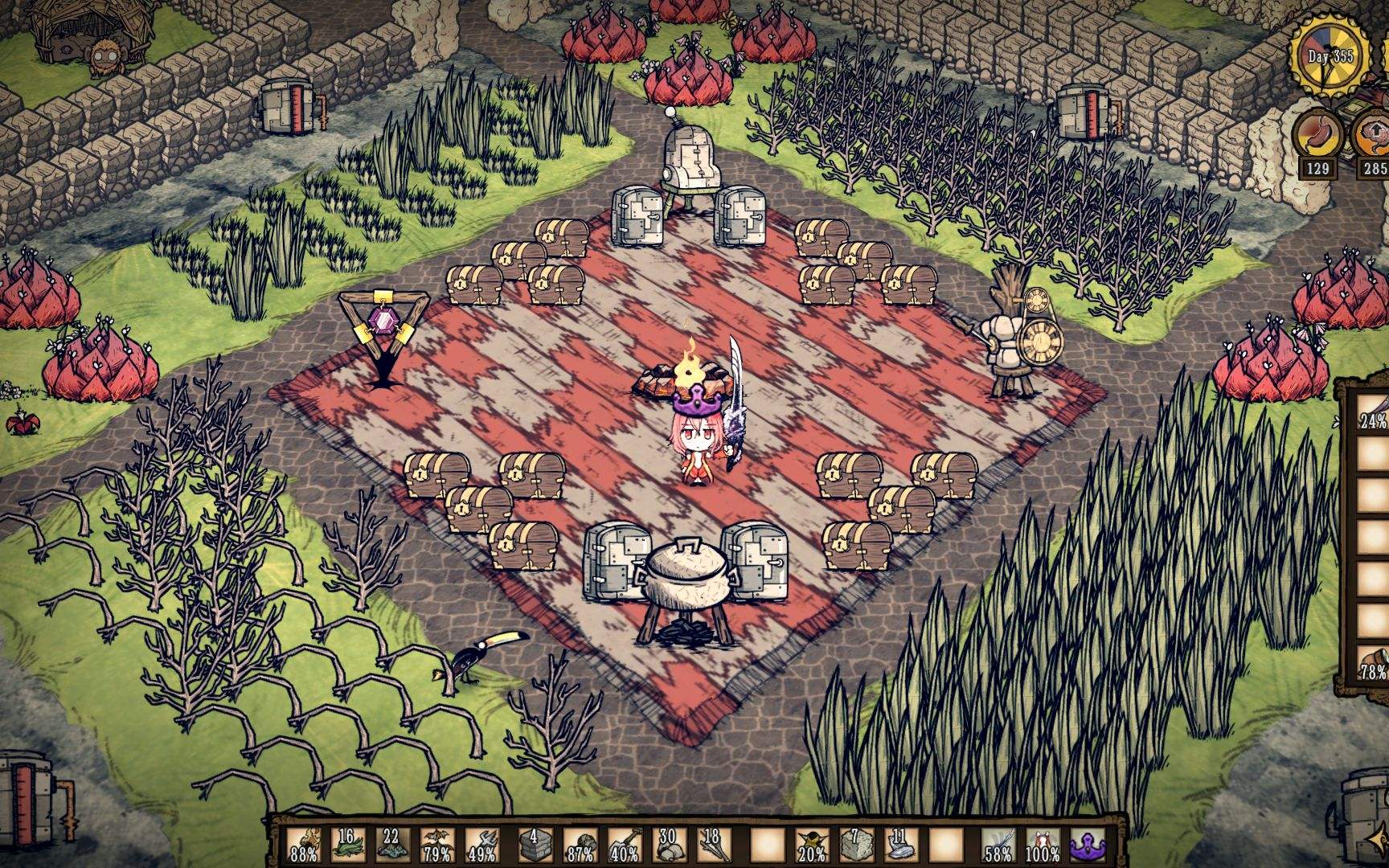Select the torch slot at 88% durability
Screen dimensions: 1389x868
point(303,844)
